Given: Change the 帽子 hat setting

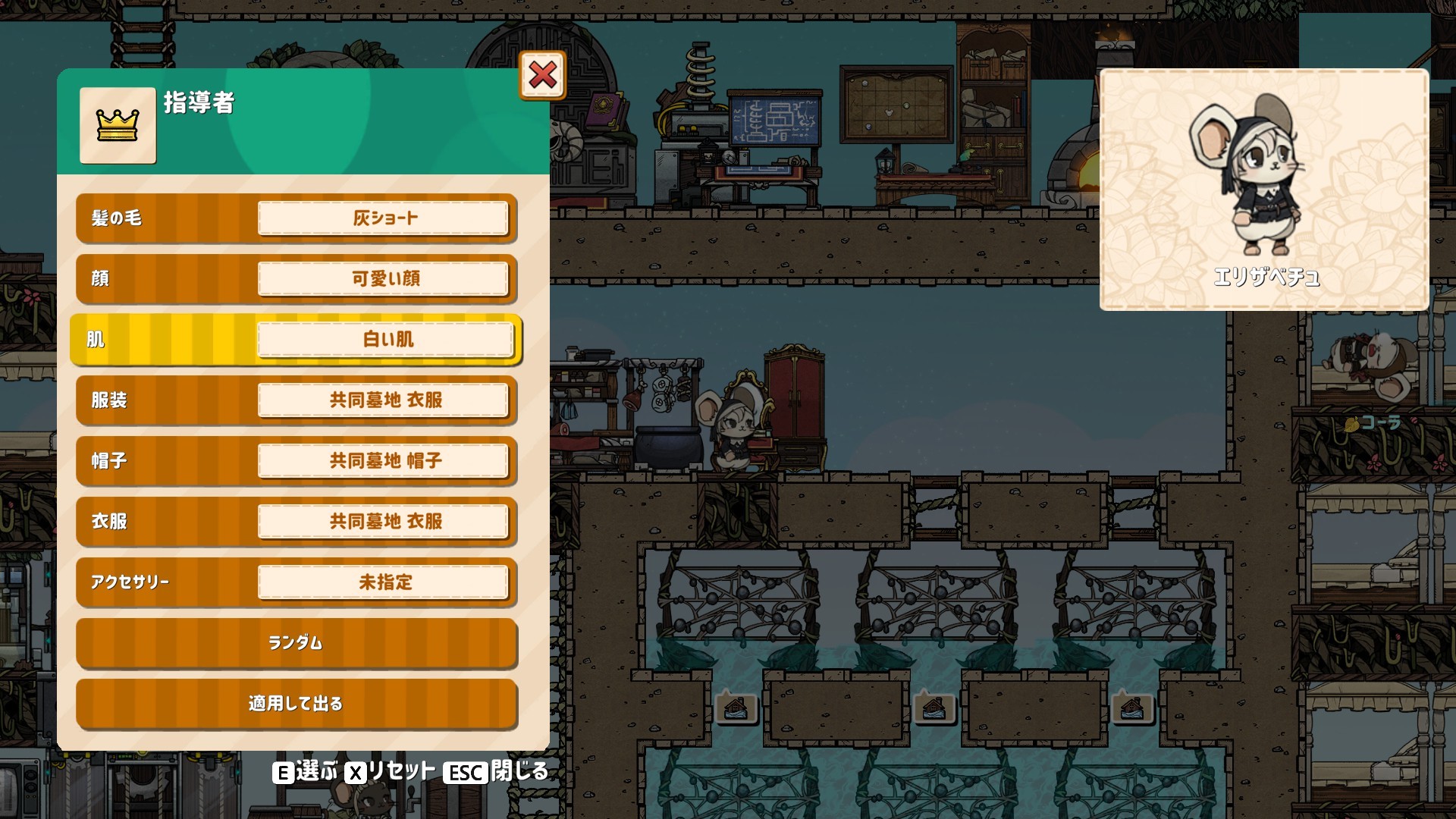Looking at the screenshot, I should coord(383,461).
